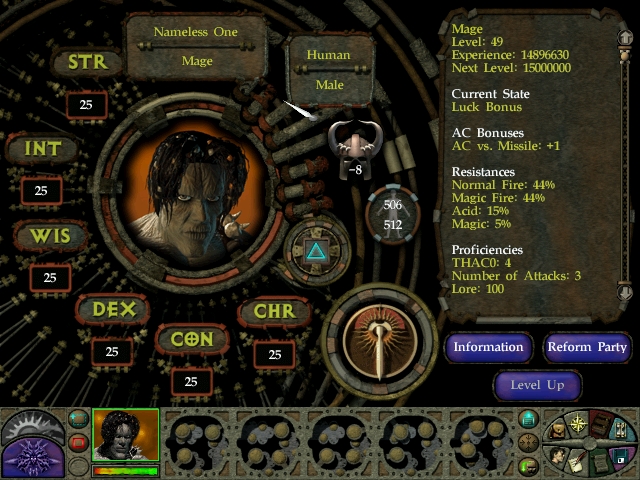
Task: Click the Reform Party button
Action: point(587,347)
